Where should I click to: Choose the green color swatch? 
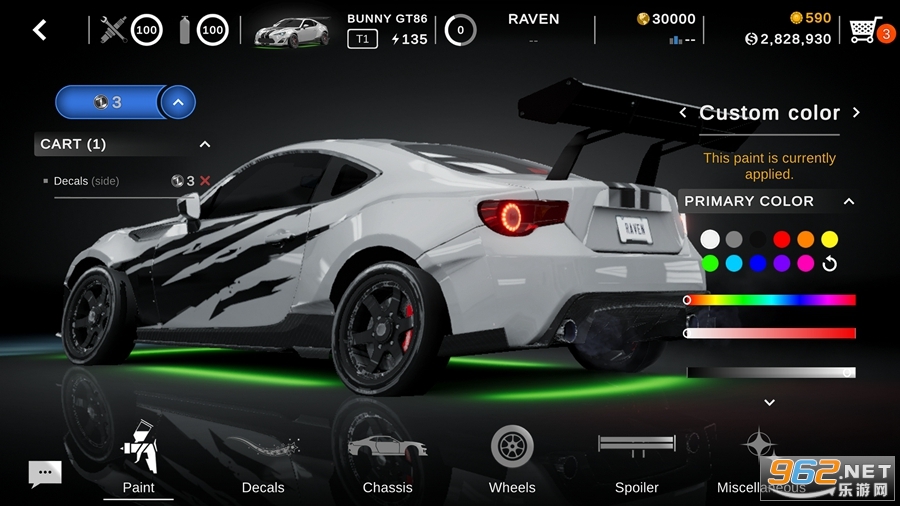click(x=710, y=263)
